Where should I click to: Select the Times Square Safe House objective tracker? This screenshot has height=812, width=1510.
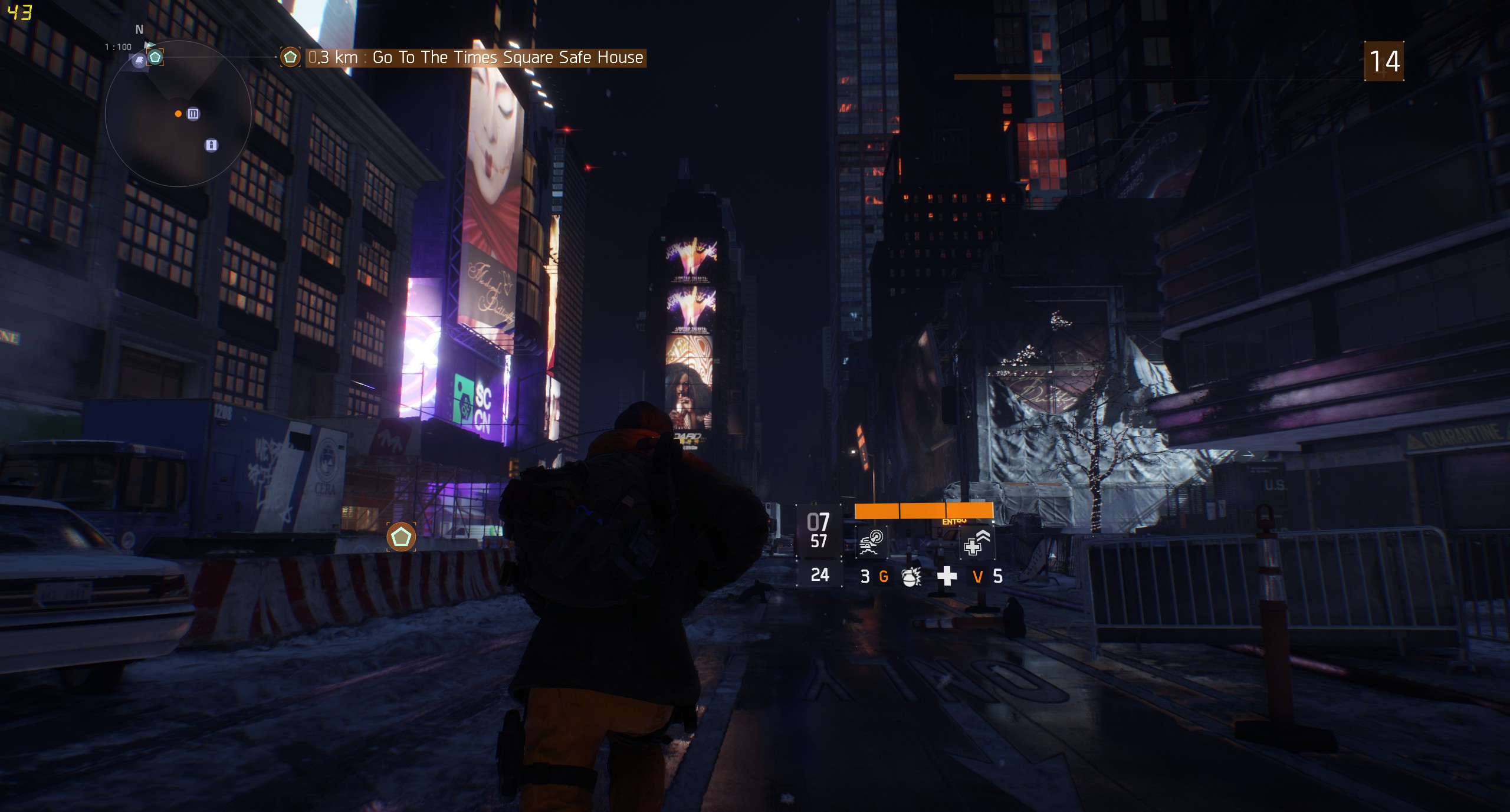(475, 58)
